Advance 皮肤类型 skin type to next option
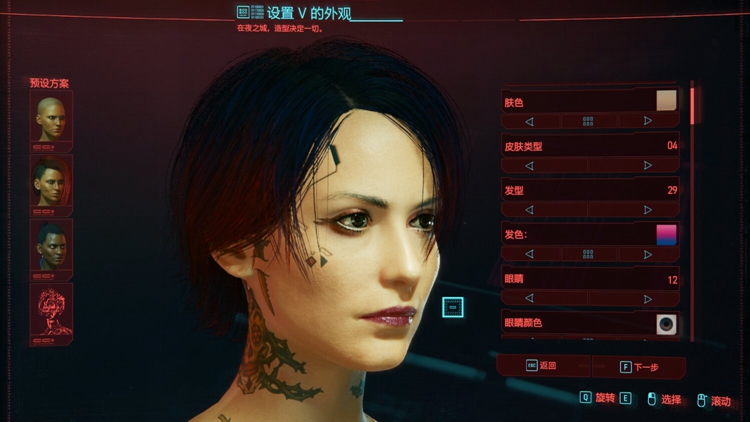 (648, 165)
